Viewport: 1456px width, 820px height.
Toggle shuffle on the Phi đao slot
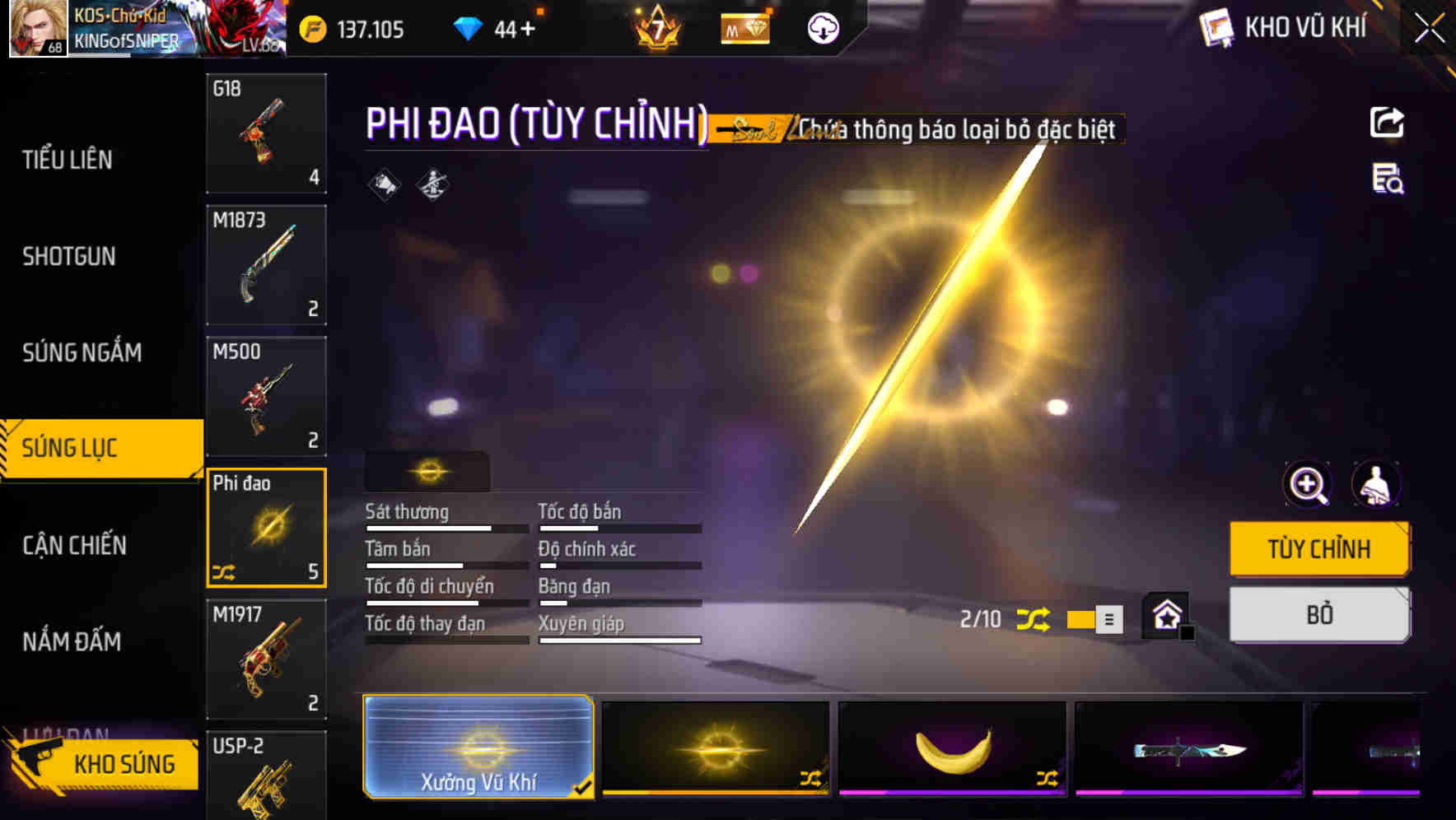pos(224,570)
